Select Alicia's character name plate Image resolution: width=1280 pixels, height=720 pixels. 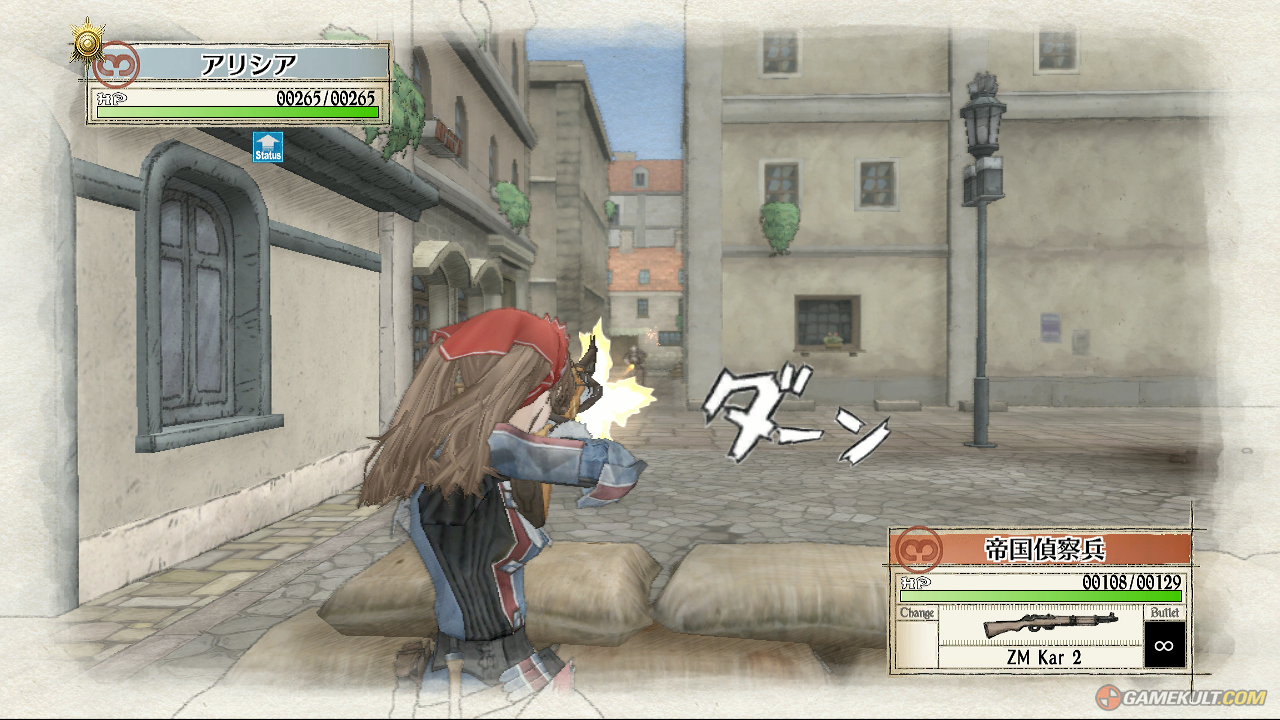tap(248, 65)
